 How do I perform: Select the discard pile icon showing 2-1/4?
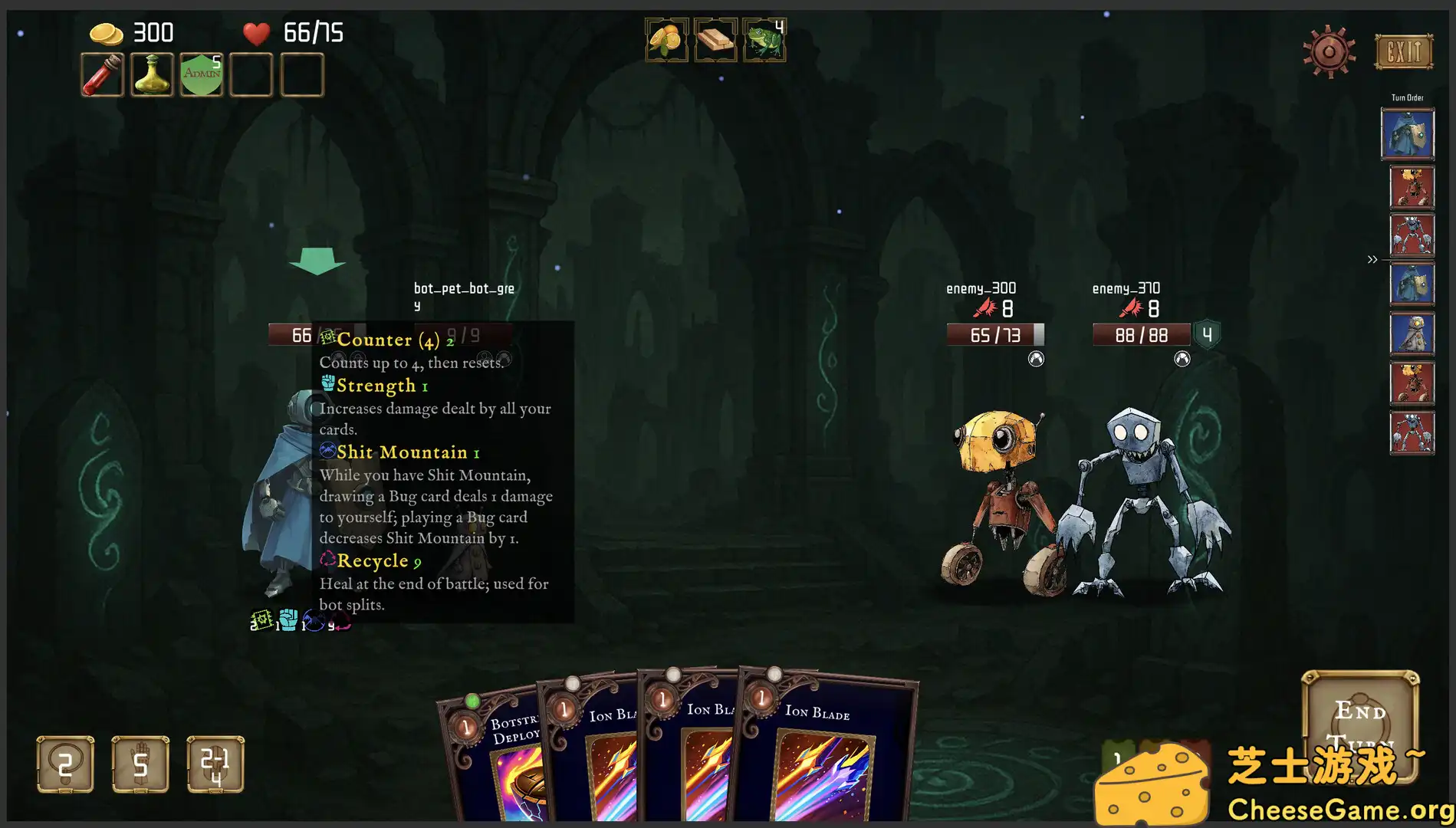(x=215, y=761)
